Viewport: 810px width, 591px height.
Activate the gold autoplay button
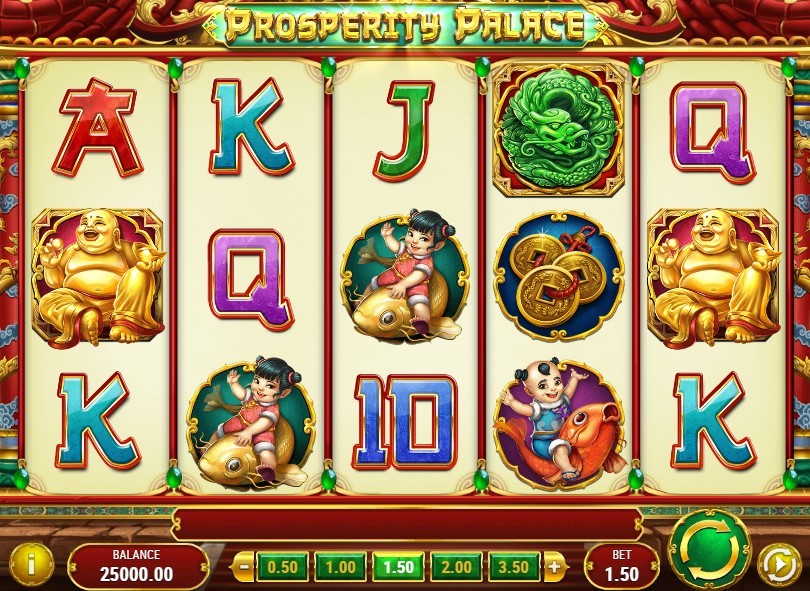[x=778, y=564]
